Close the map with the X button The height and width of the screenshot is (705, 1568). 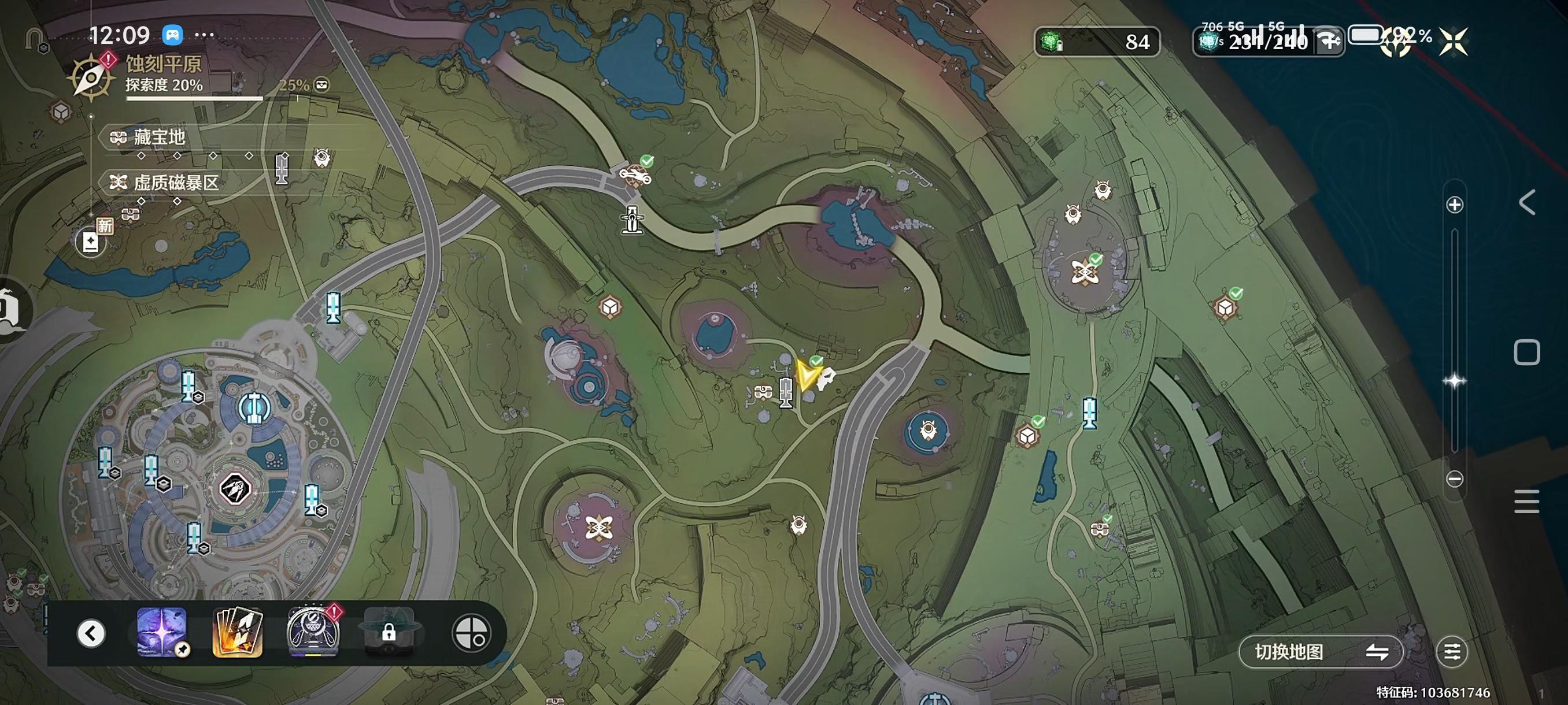[x=1453, y=42]
